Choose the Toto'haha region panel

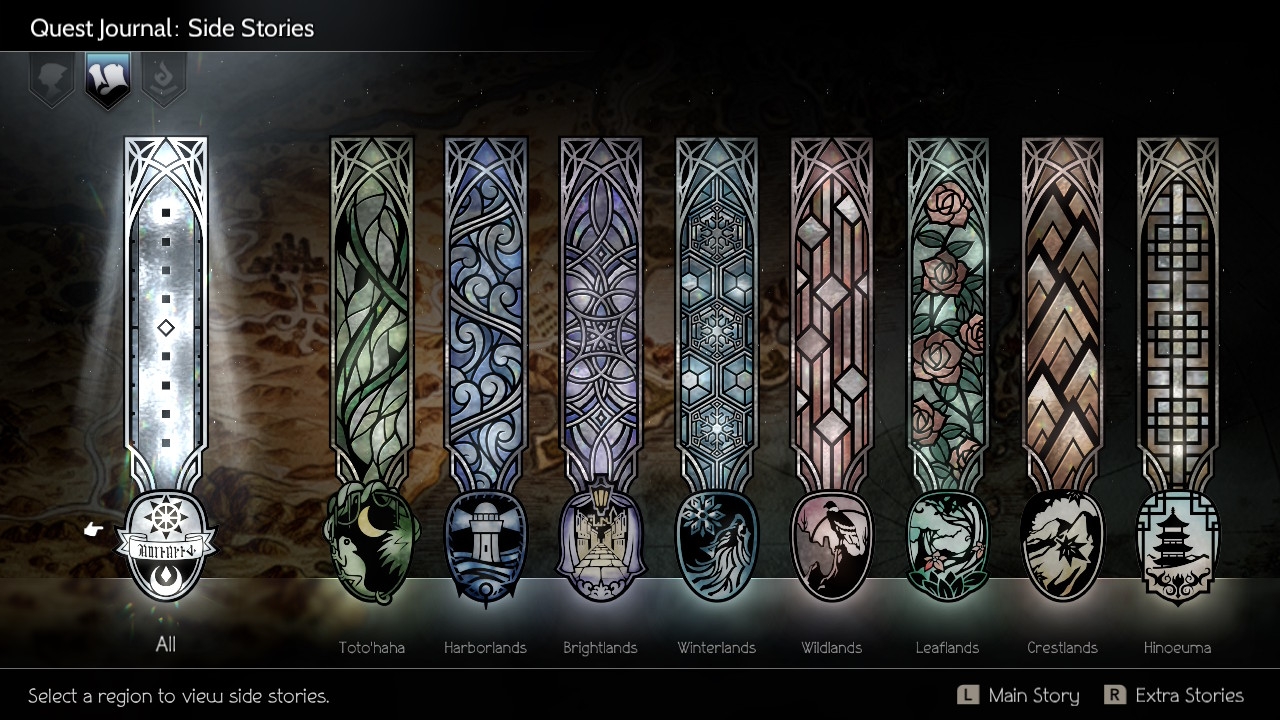[x=372, y=330]
